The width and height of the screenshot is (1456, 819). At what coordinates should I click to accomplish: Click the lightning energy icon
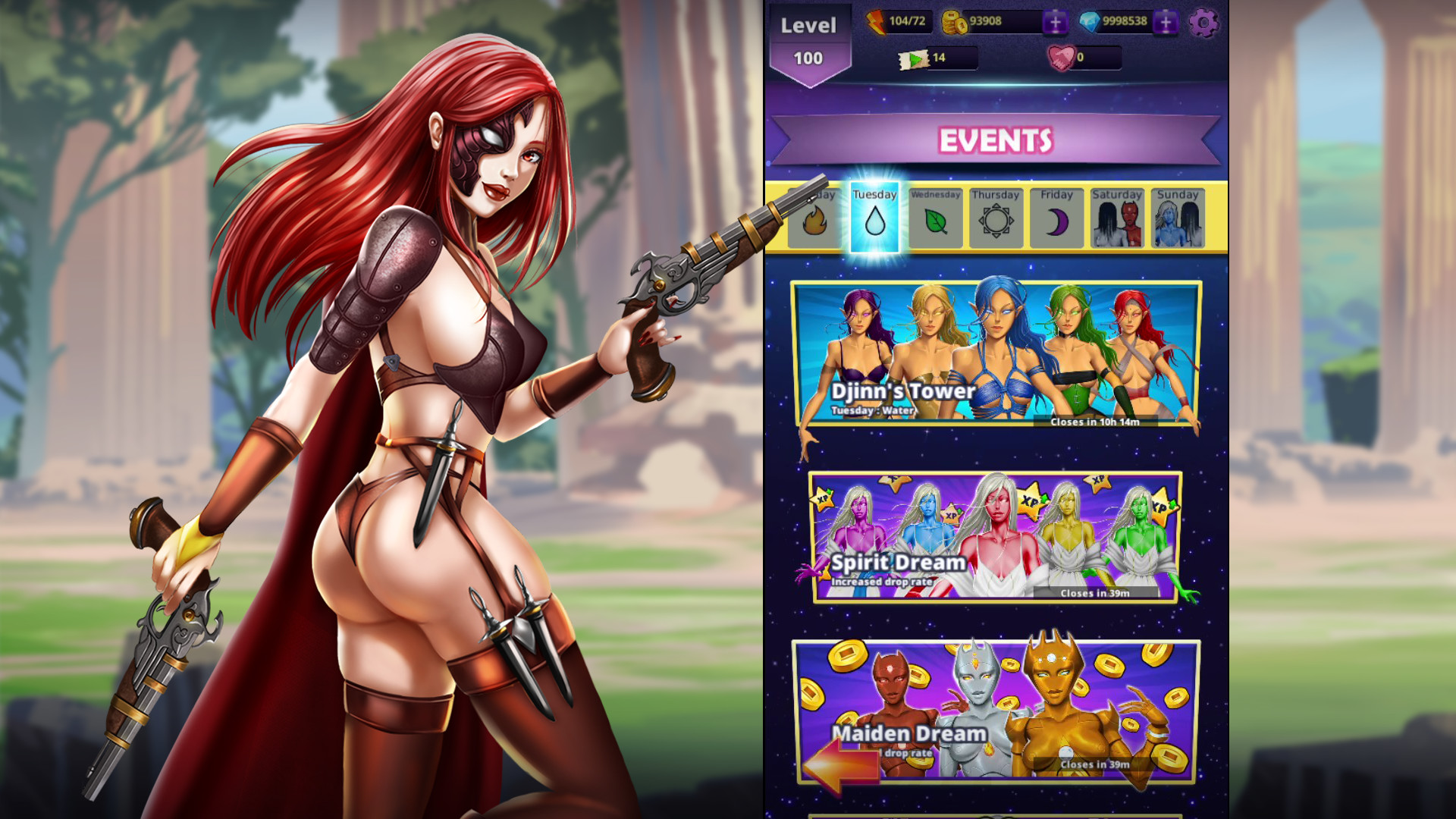(875, 23)
